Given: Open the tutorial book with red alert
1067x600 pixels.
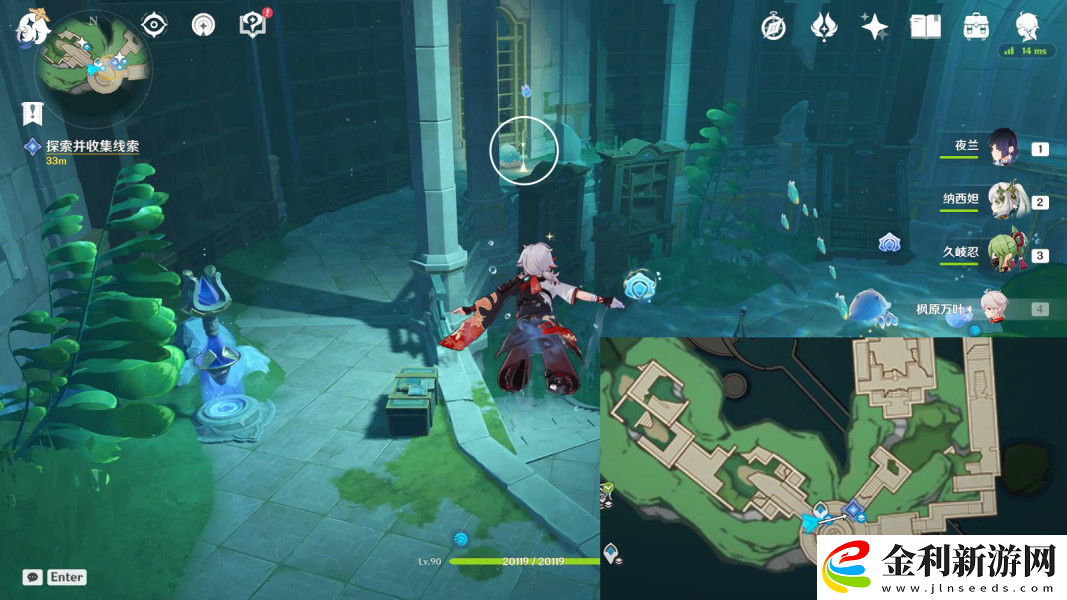Looking at the screenshot, I should pyautogui.click(x=253, y=25).
